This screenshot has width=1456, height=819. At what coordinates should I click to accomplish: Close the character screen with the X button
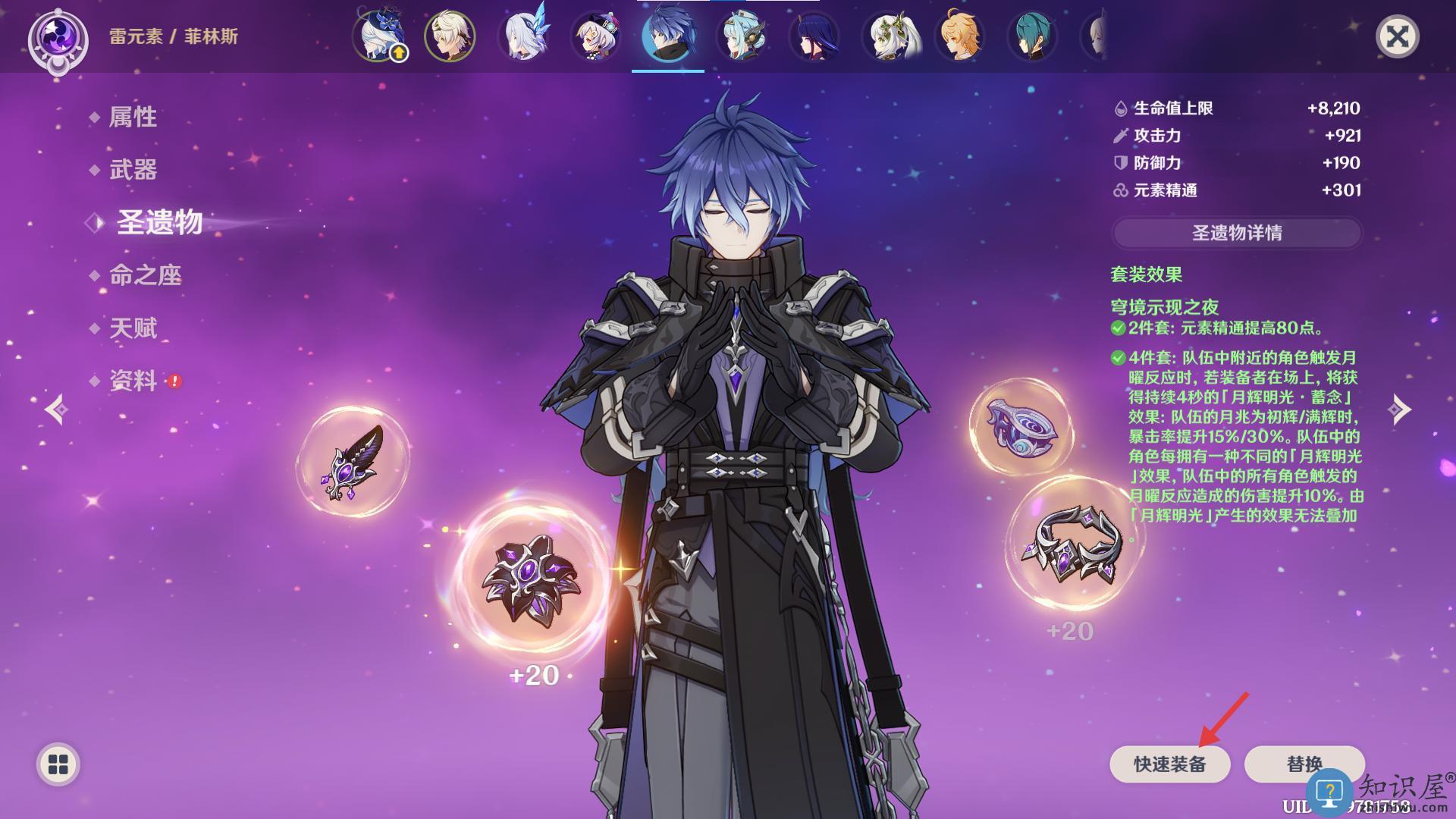(x=1397, y=37)
